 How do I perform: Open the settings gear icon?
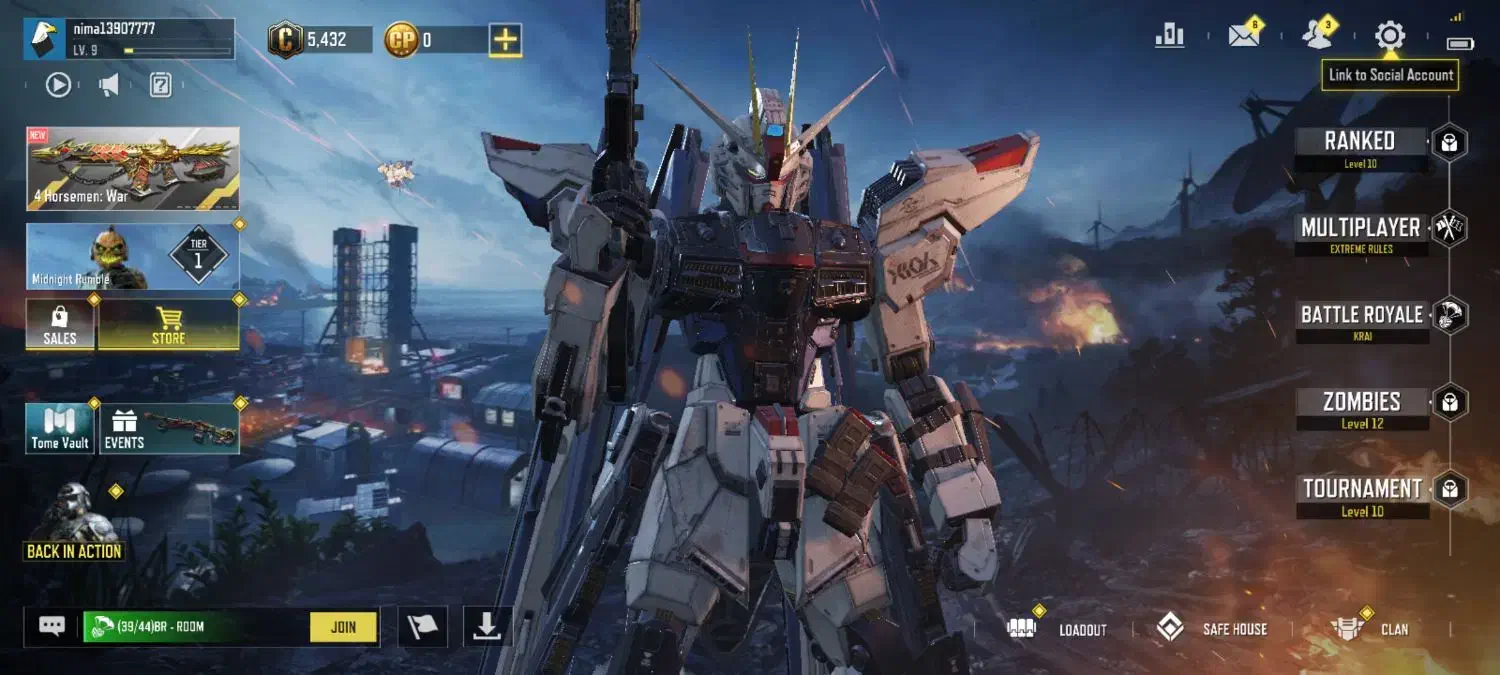coord(1389,36)
